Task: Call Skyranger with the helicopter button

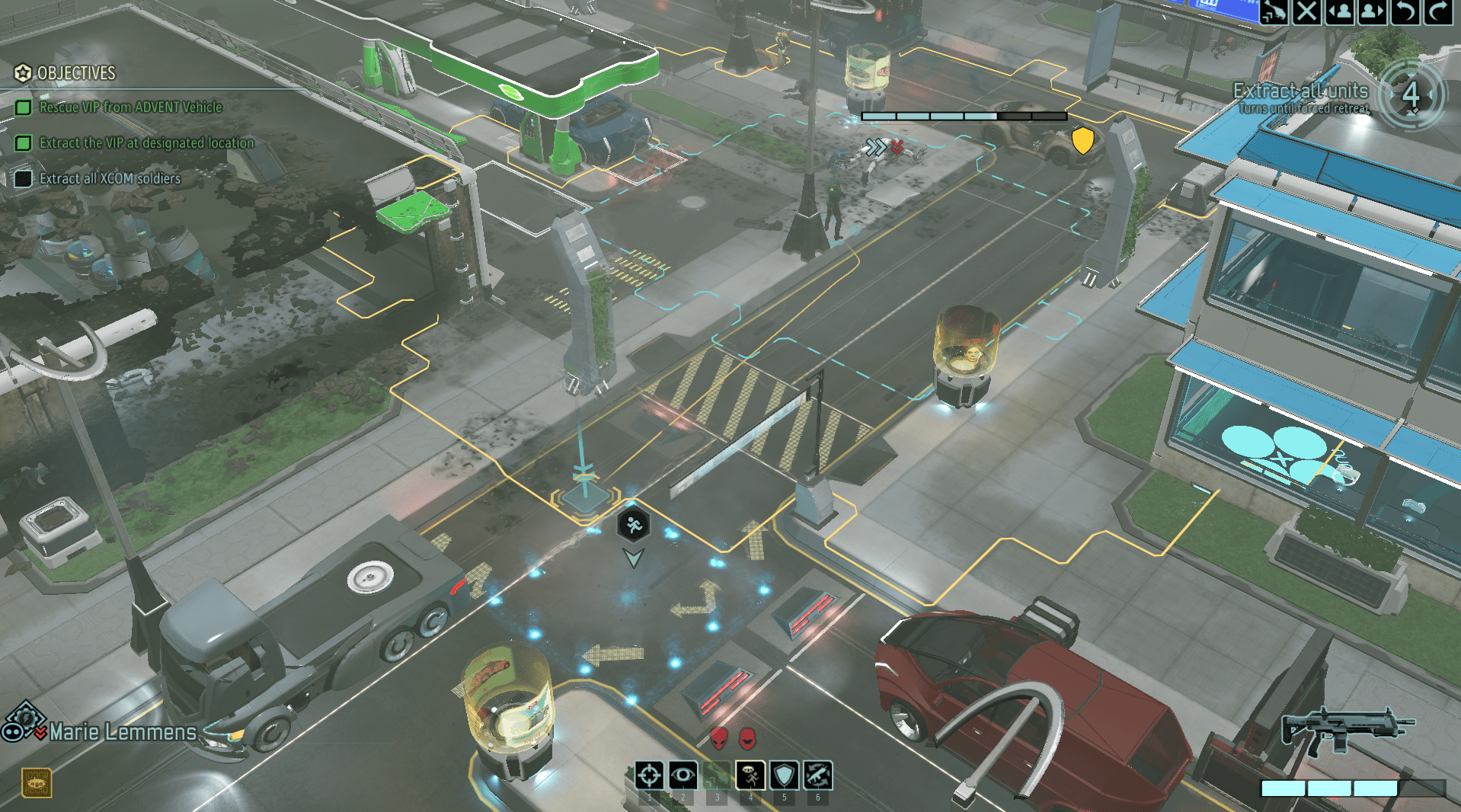Action: coord(1274,11)
